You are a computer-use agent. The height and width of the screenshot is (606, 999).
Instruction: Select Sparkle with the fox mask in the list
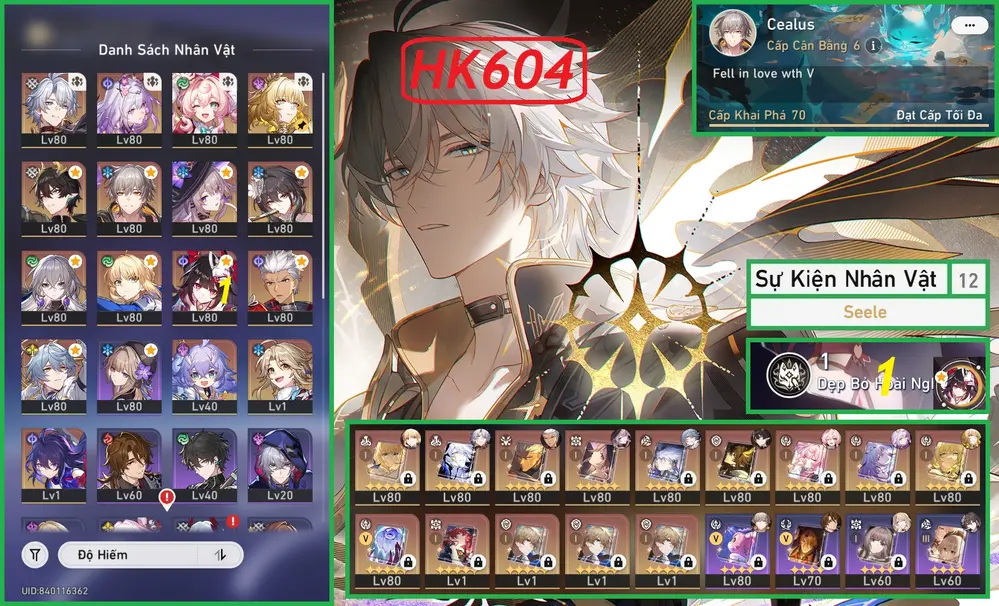pyautogui.click(x=203, y=285)
